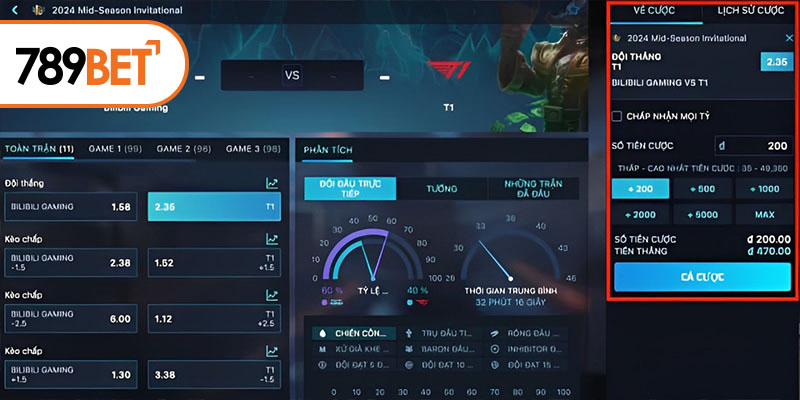
Task: Tick the CHẤP NHẬN MỌI TỶ checkbox
Action: tap(617, 117)
